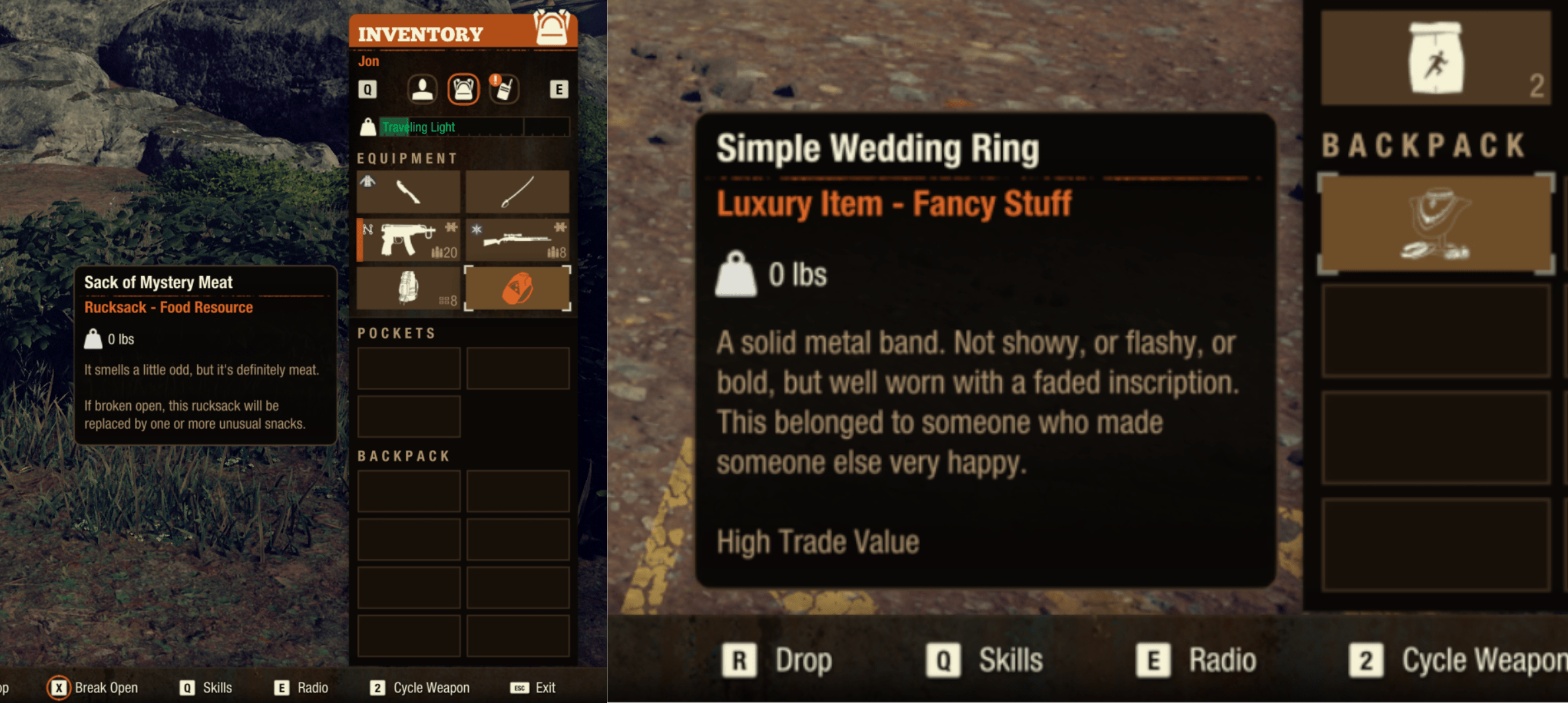Select the close-combat wire weapon slot
The image size is (1568, 703).
coord(518,192)
